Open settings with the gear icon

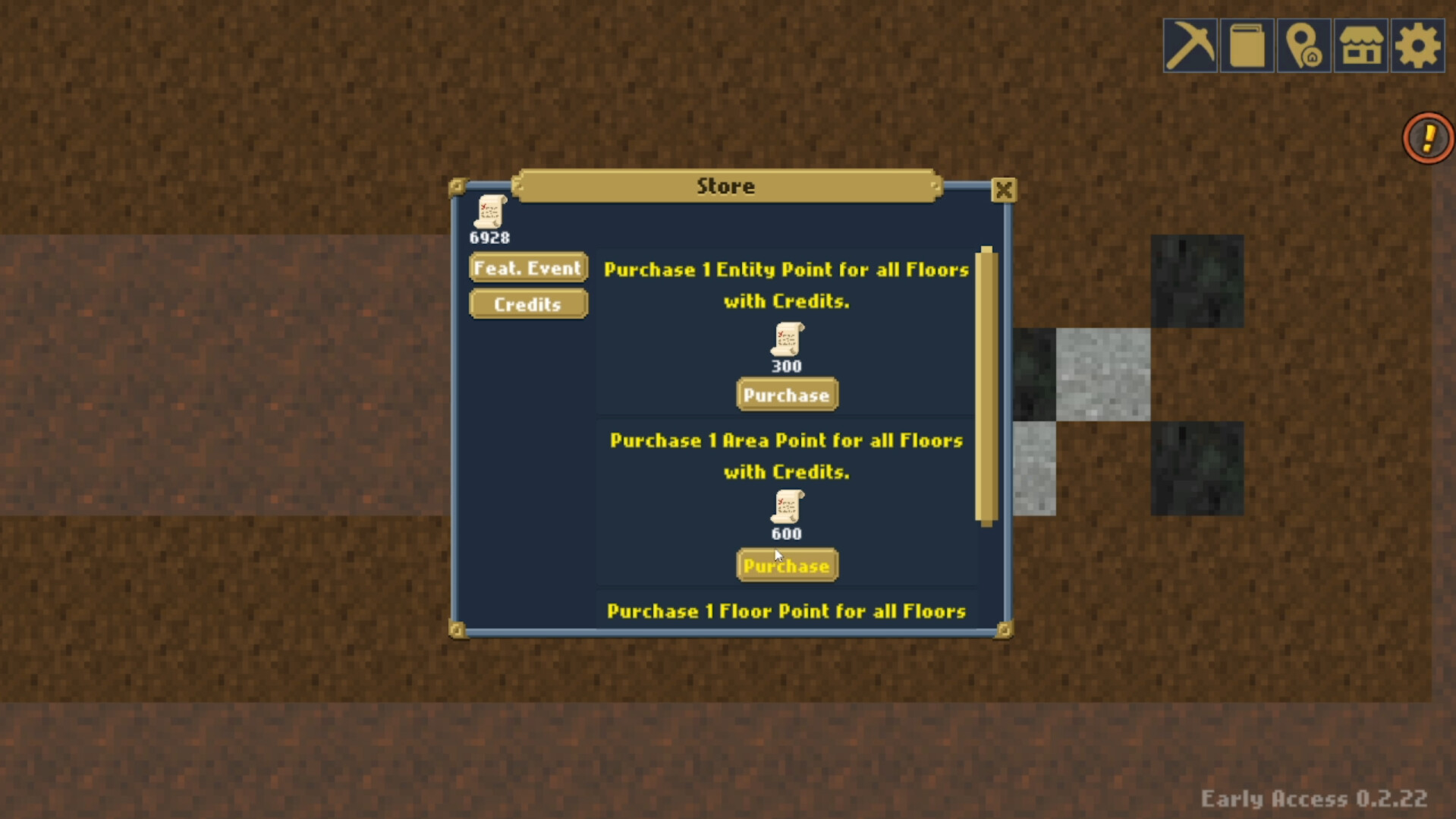click(1417, 46)
